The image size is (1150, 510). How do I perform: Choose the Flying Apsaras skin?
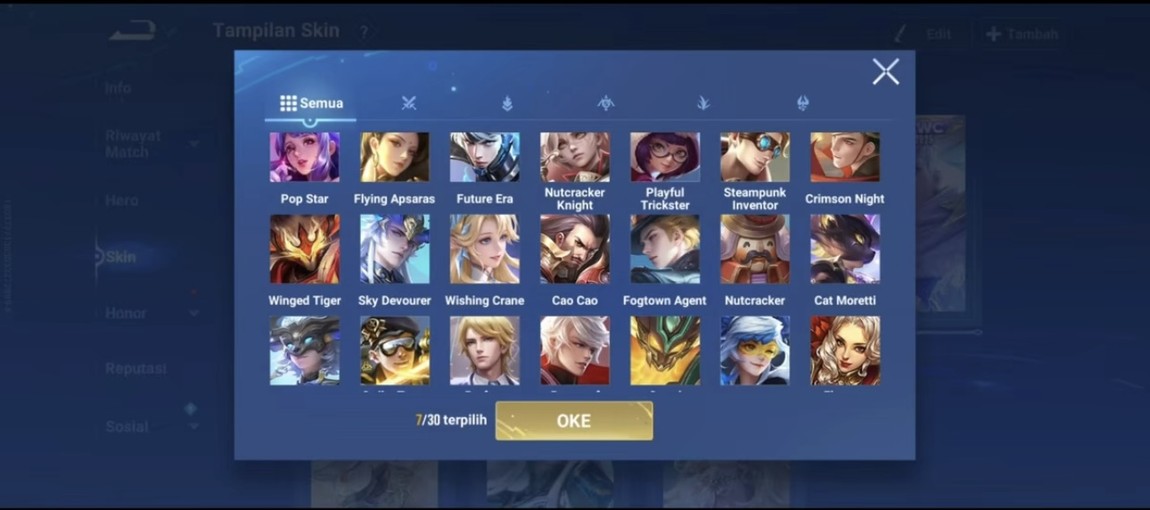[x=394, y=158]
